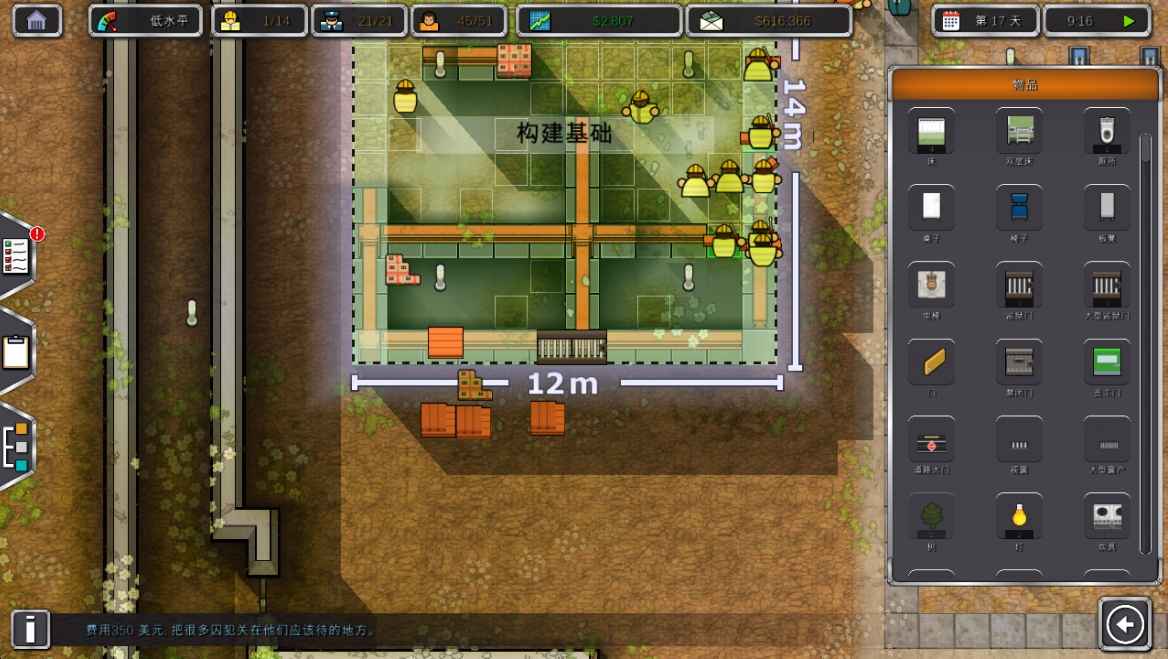Choose the green staff door item
The width and height of the screenshot is (1168, 659).
coord(1107,362)
